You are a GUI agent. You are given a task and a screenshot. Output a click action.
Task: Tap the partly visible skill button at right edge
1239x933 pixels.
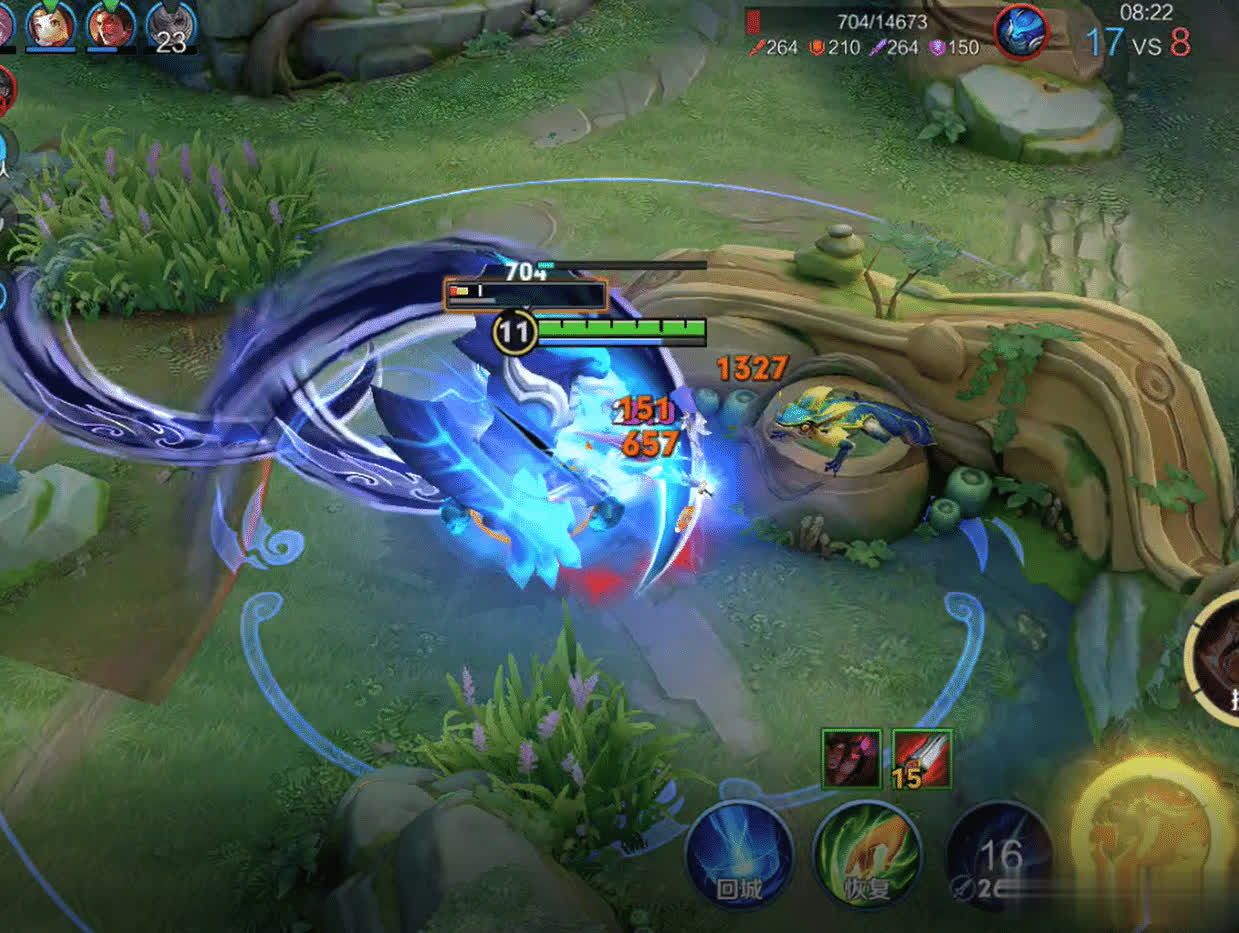pos(1217,655)
